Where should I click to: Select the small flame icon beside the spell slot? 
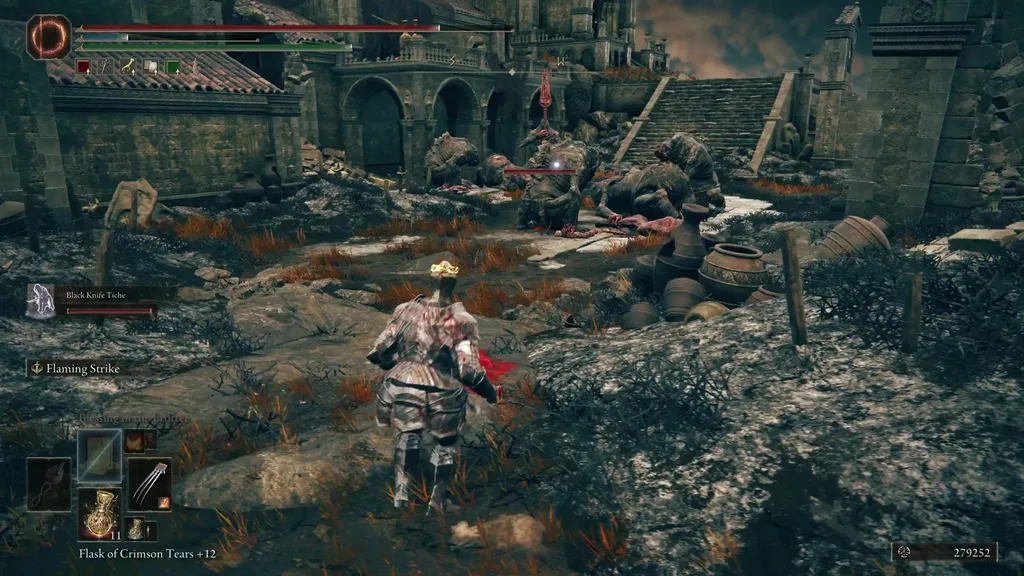coord(133,440)
